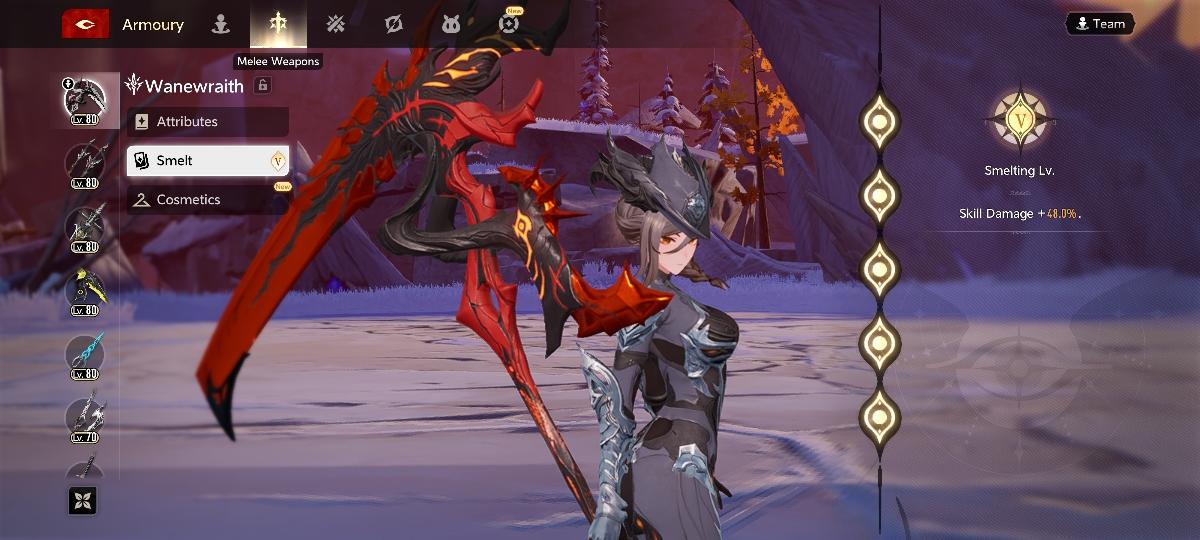Switch to the Melee Weapons tab
Screen dimensions: 1200x540
point(278,24)
